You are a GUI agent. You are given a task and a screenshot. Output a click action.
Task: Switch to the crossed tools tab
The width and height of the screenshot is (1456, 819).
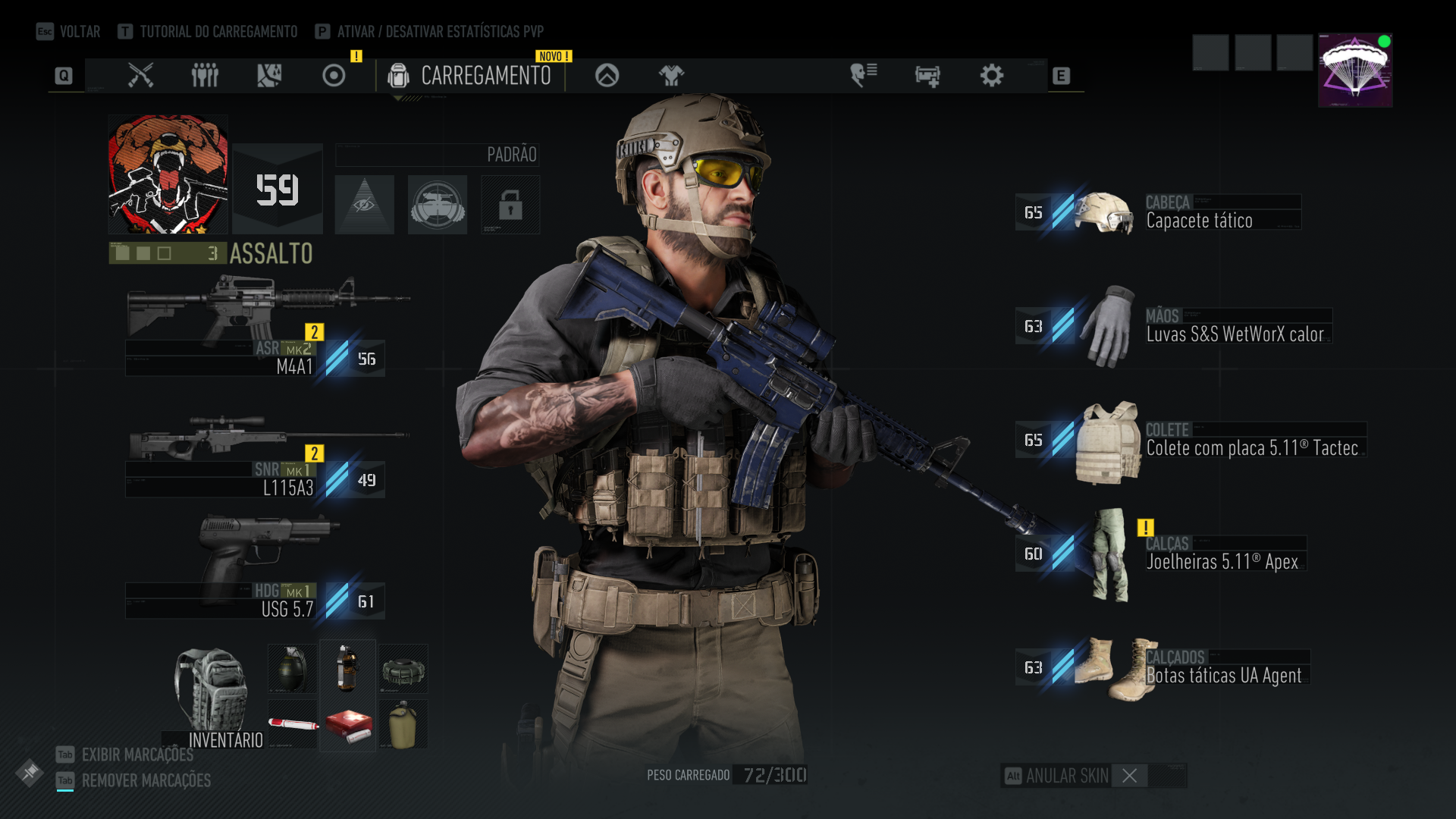pyautogui.click(x=141, y=76)
